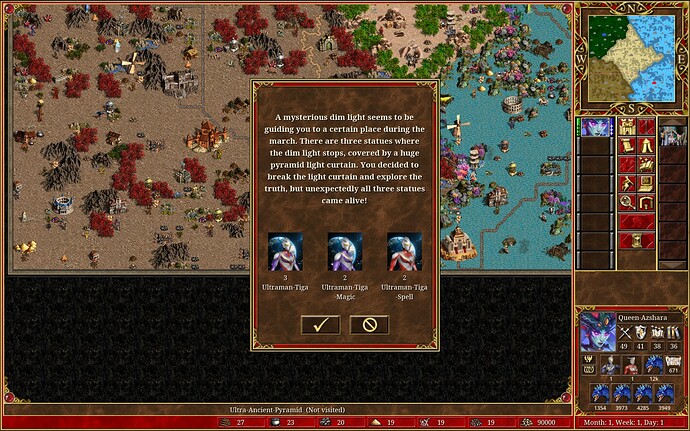Select the Ultraman-Tiga-Magic portrait
This screenshot has width=690, height=431.
(x=345, y=252)
